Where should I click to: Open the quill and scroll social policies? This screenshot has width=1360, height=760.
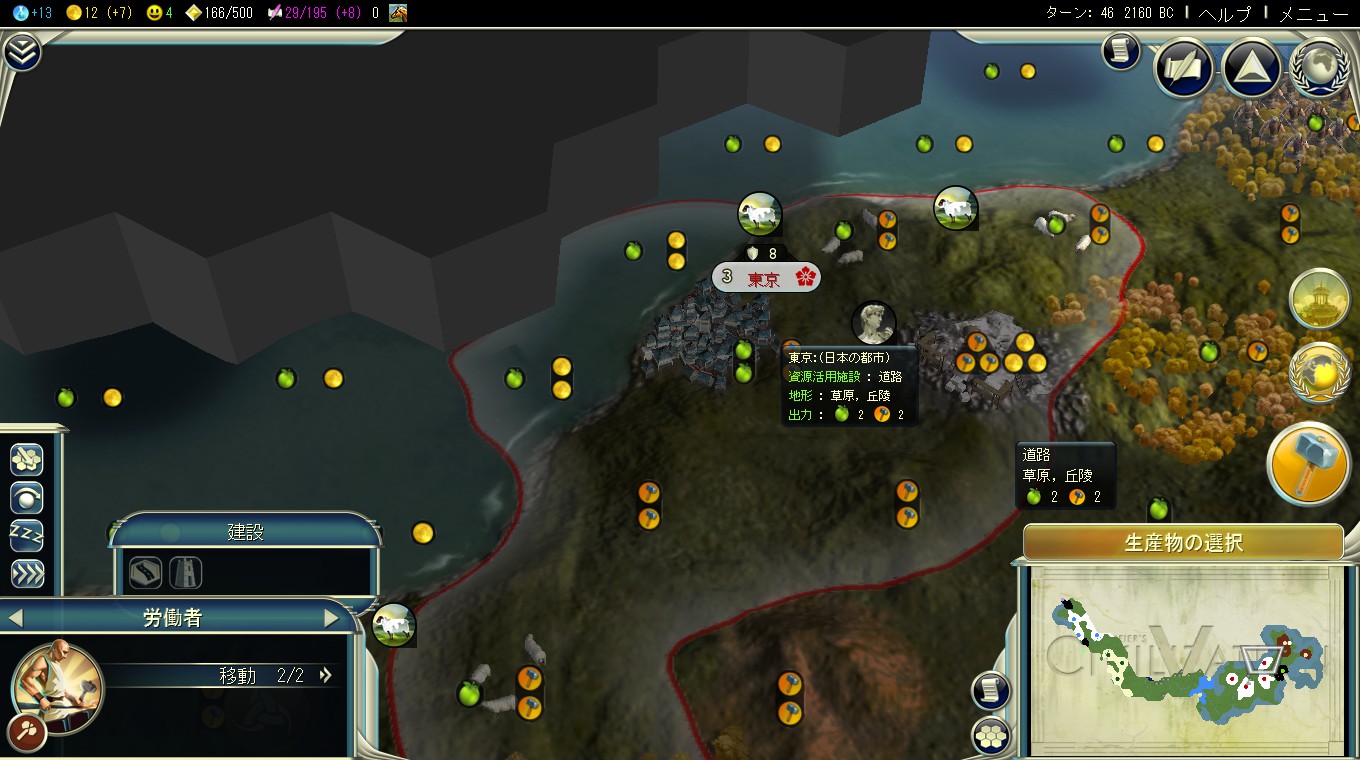point(1184,68)
